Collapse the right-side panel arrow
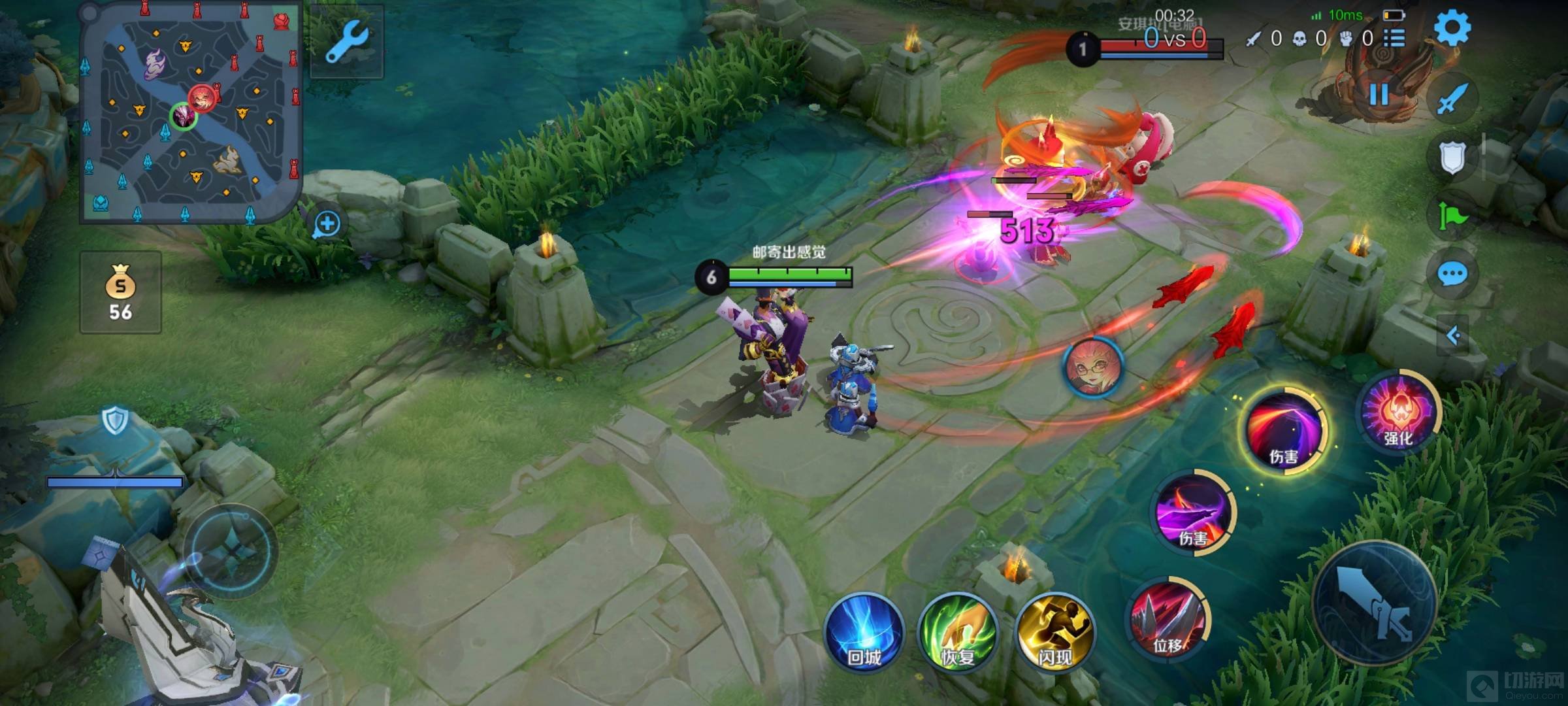Viewport: 1568px width, 706px height. point(1453,336)
